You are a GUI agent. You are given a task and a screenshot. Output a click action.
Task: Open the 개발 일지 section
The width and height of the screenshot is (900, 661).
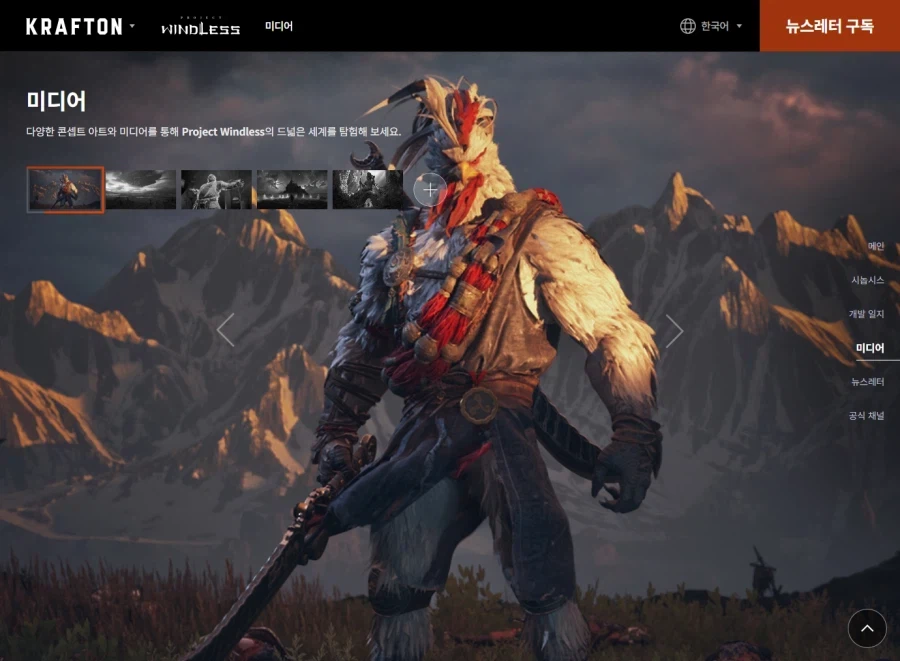(x=866, y=314)
